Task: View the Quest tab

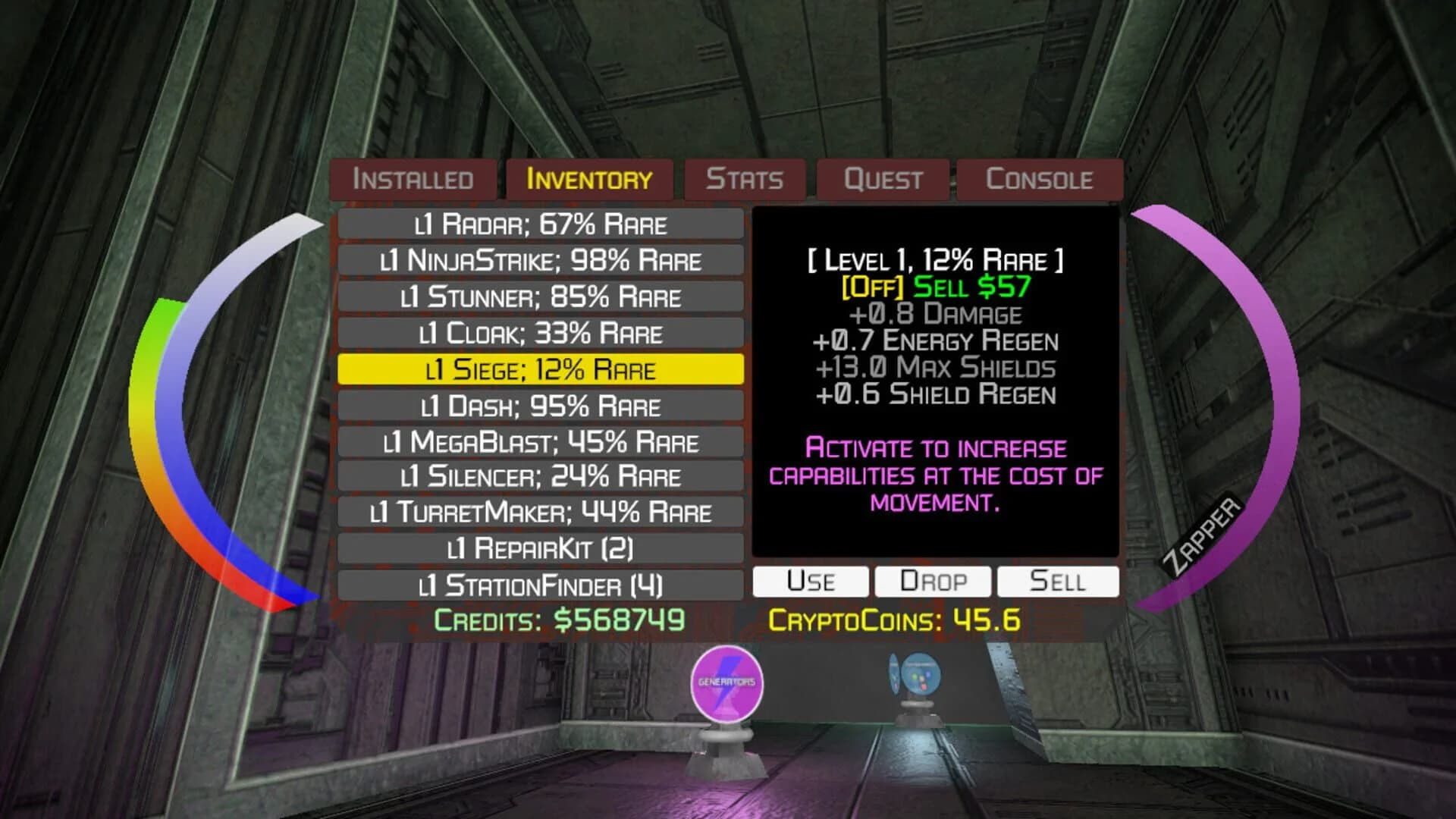Action: 883,180
